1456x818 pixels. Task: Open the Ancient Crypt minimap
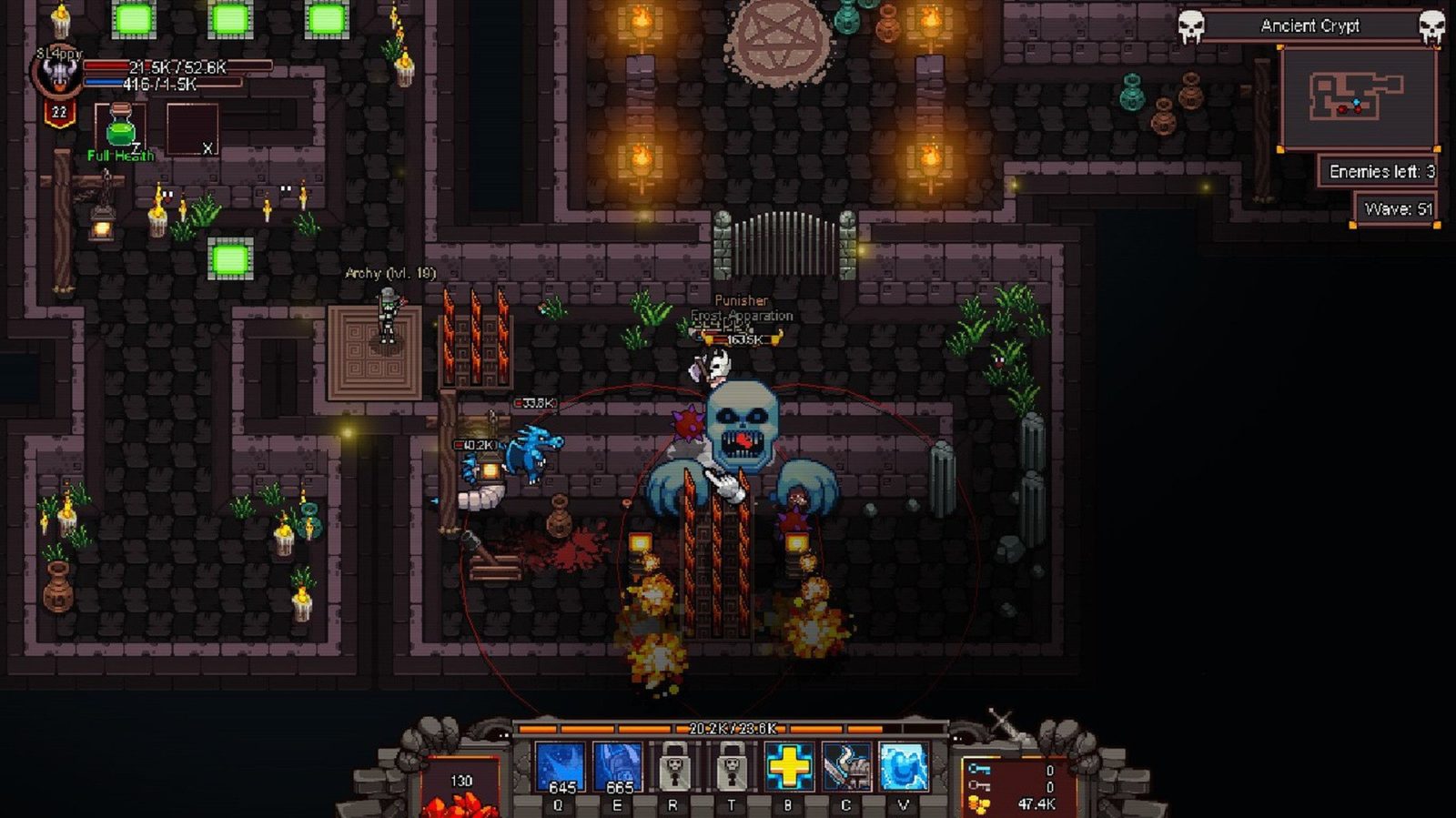click(x=1358, y=97)
